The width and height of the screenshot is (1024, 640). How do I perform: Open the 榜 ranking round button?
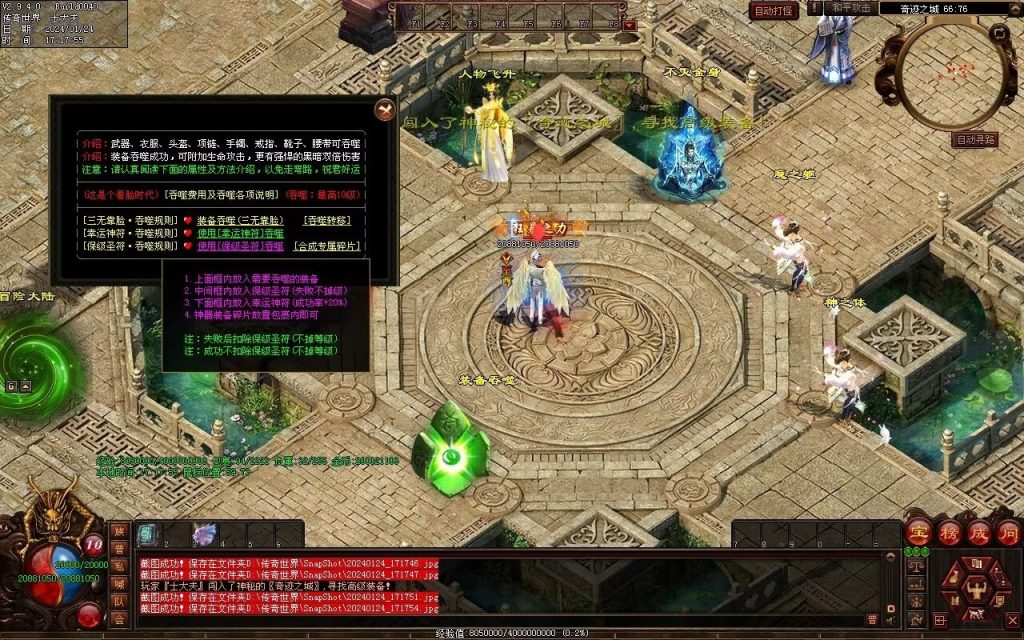pyautogui.click(x=948, y=533)
